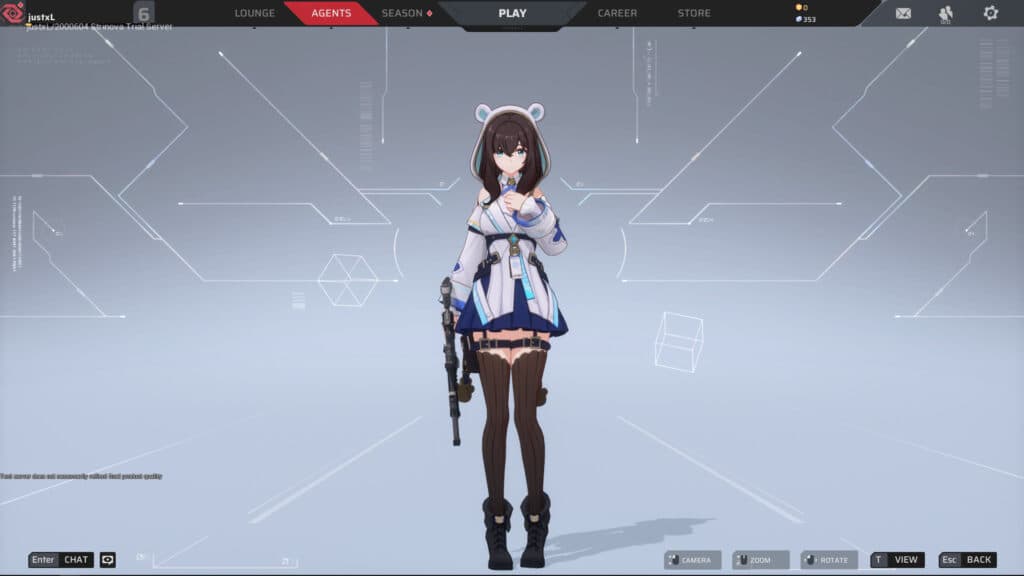Screen dimensions: 1024x576
Task: Click the speech bubble icon beside Chat
Action: (x=108, y=560)
